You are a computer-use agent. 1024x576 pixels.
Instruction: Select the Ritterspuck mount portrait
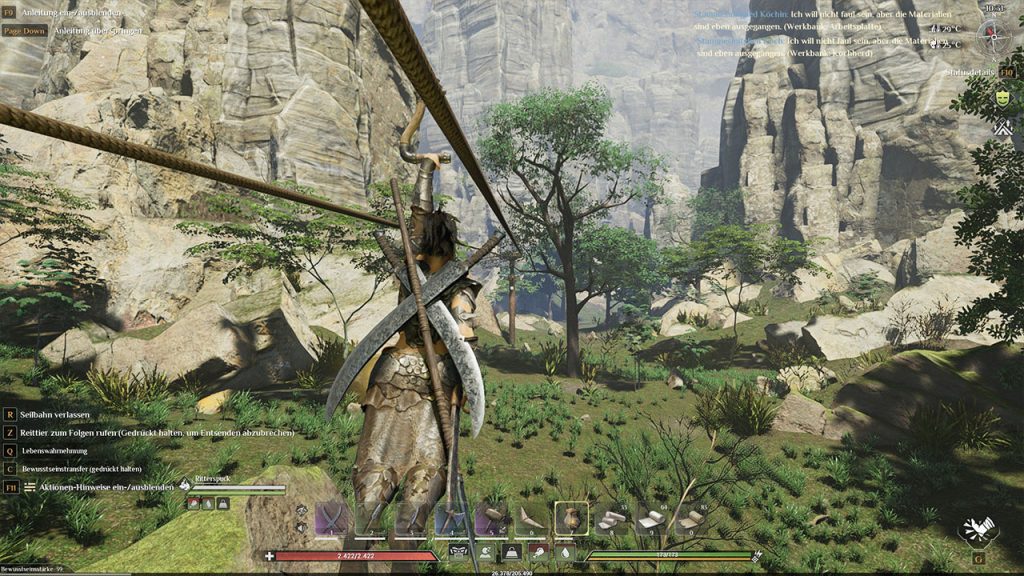tap(185, 486)
